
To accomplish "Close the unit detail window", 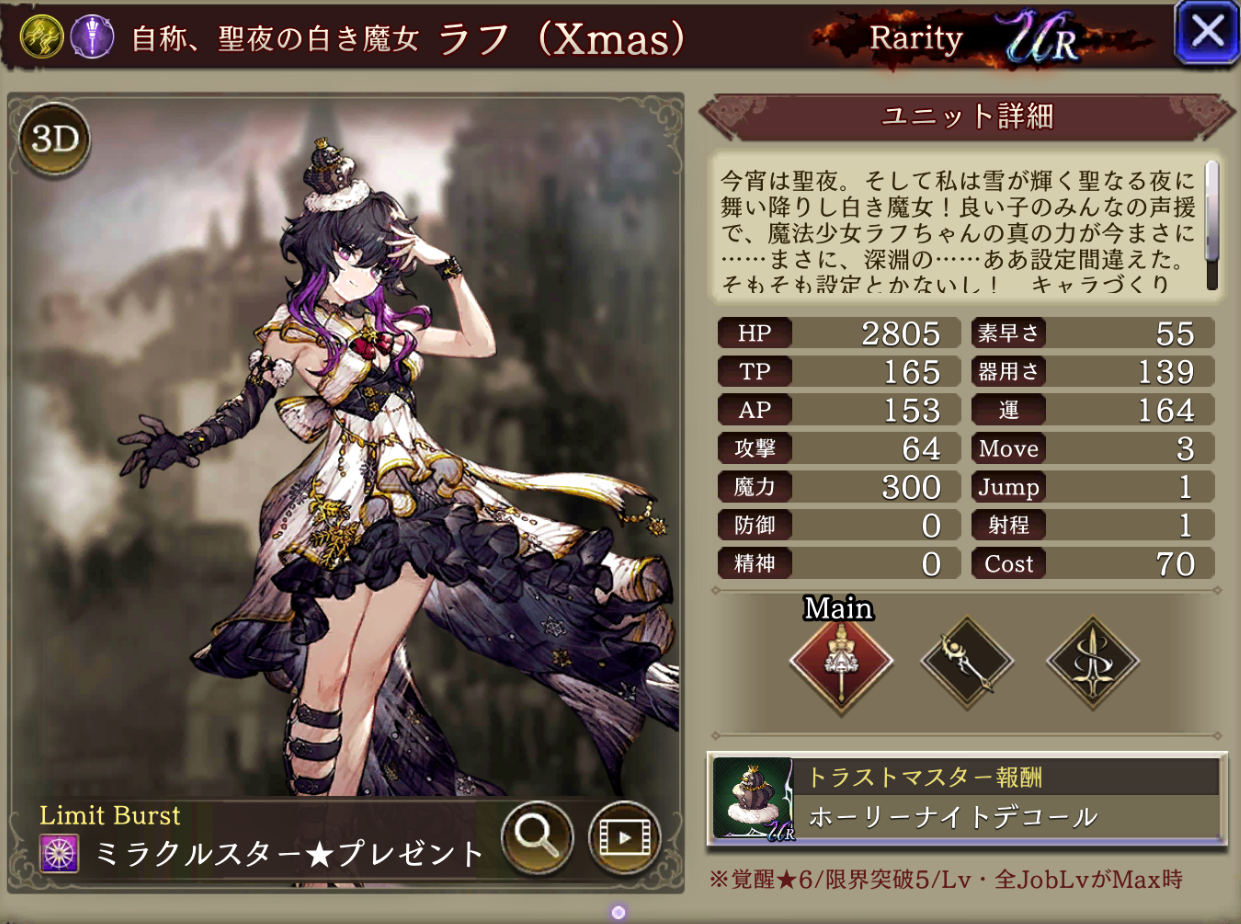I will [1207, 33].
